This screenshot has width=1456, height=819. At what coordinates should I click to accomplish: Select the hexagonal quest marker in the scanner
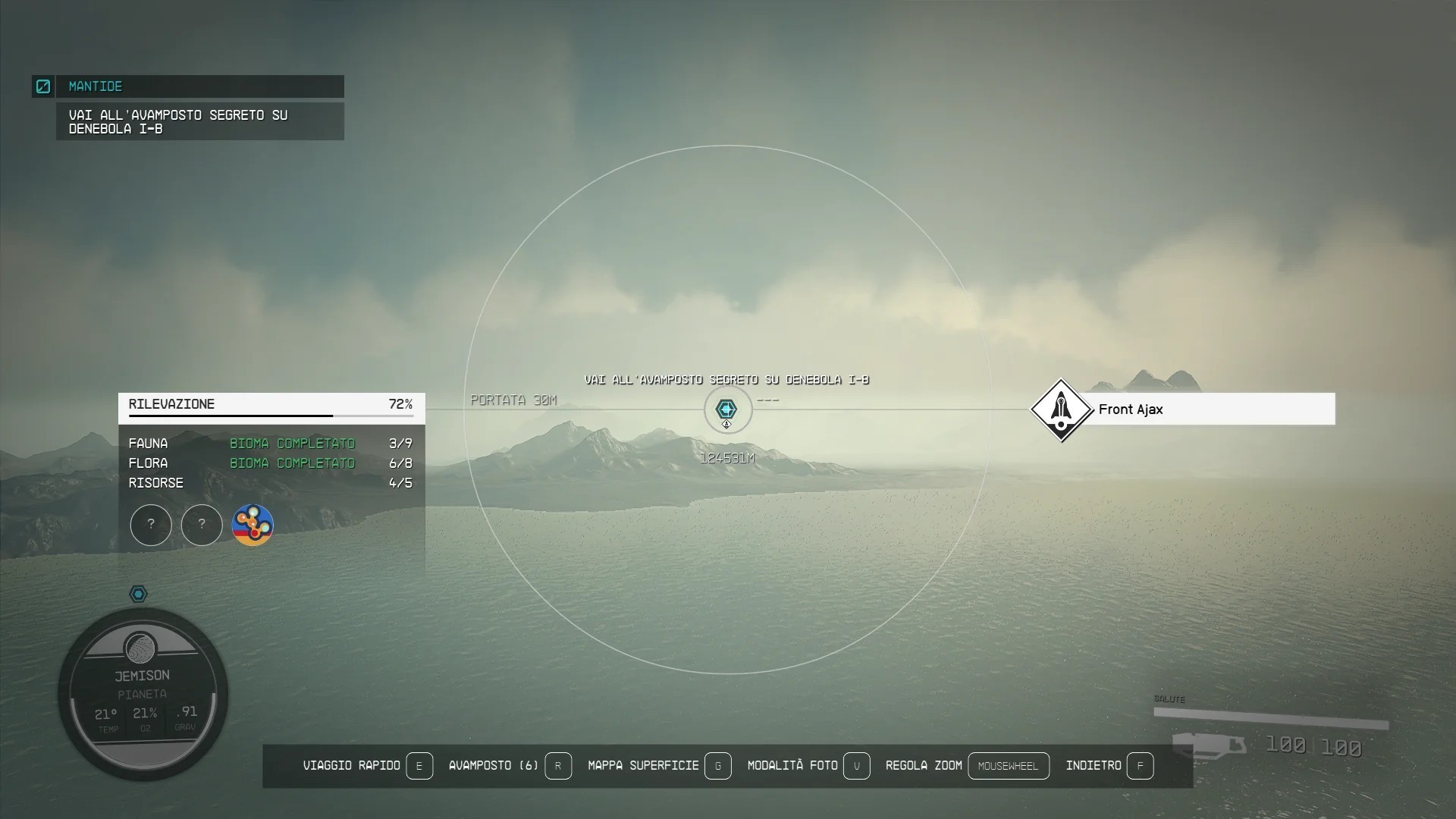click(x=726, y=409)
